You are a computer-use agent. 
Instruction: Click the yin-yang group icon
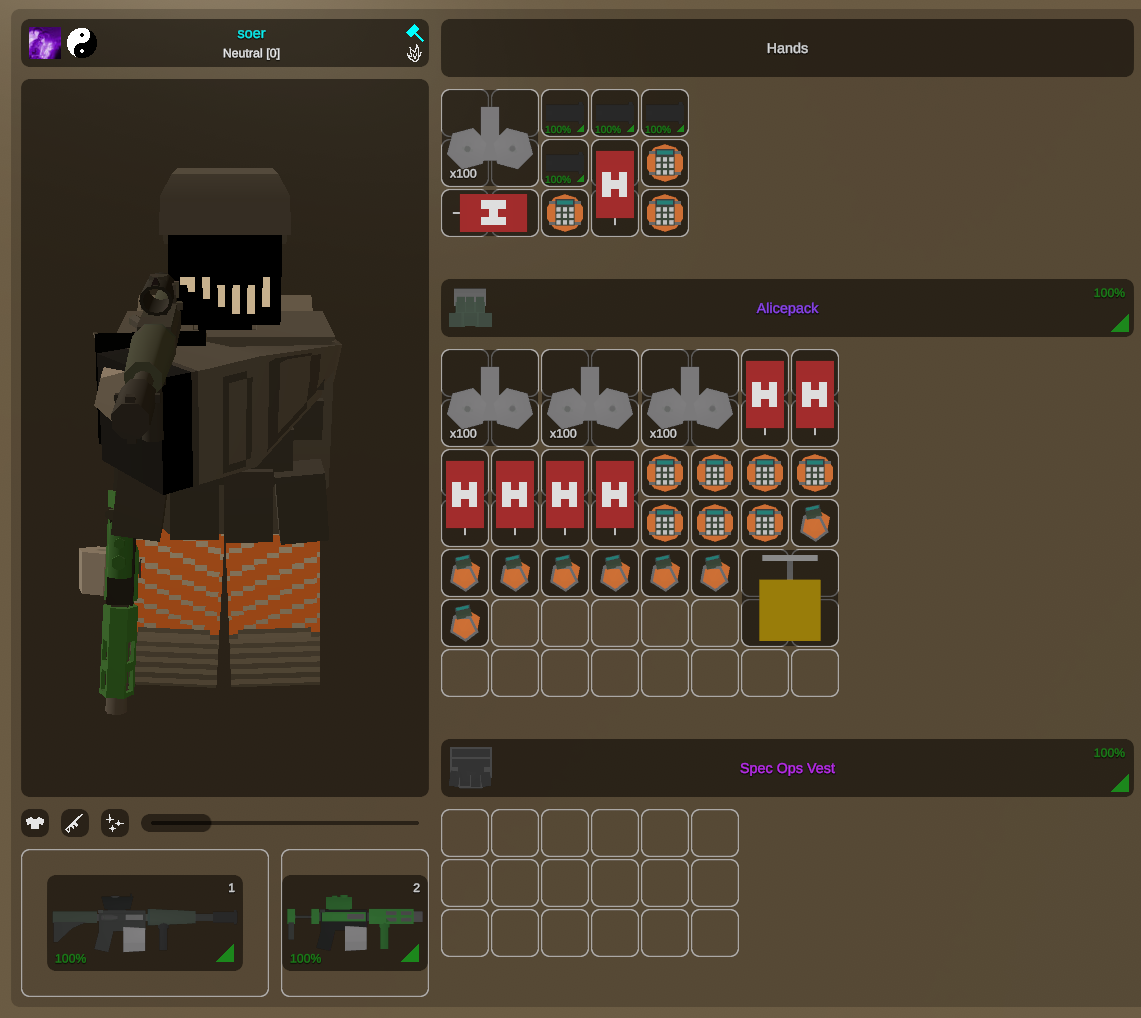82,44
